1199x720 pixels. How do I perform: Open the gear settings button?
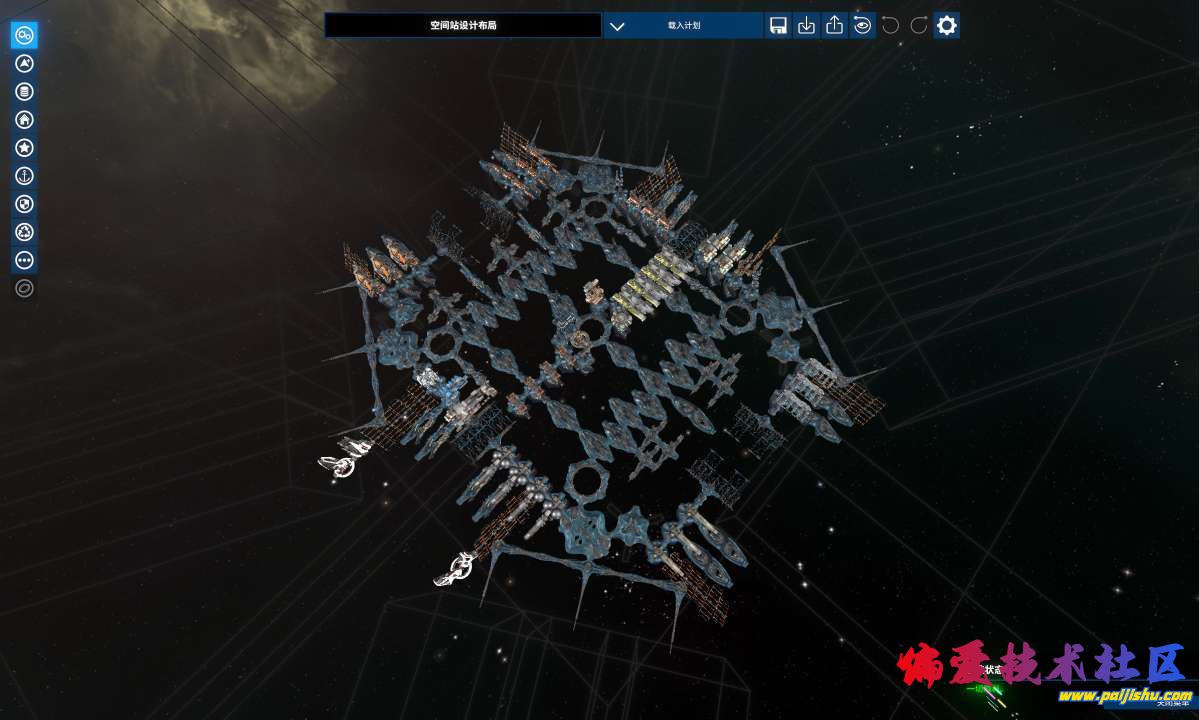(x=946, y=26)
